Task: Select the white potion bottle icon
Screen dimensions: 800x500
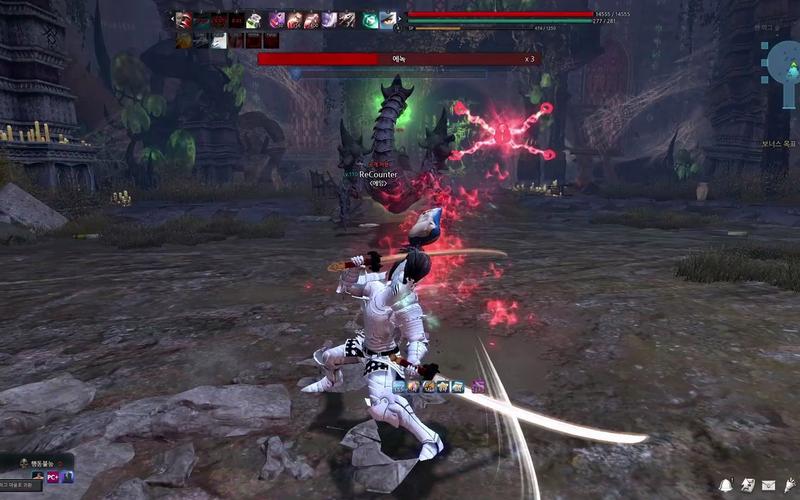Action: click(x=254, y=20)
